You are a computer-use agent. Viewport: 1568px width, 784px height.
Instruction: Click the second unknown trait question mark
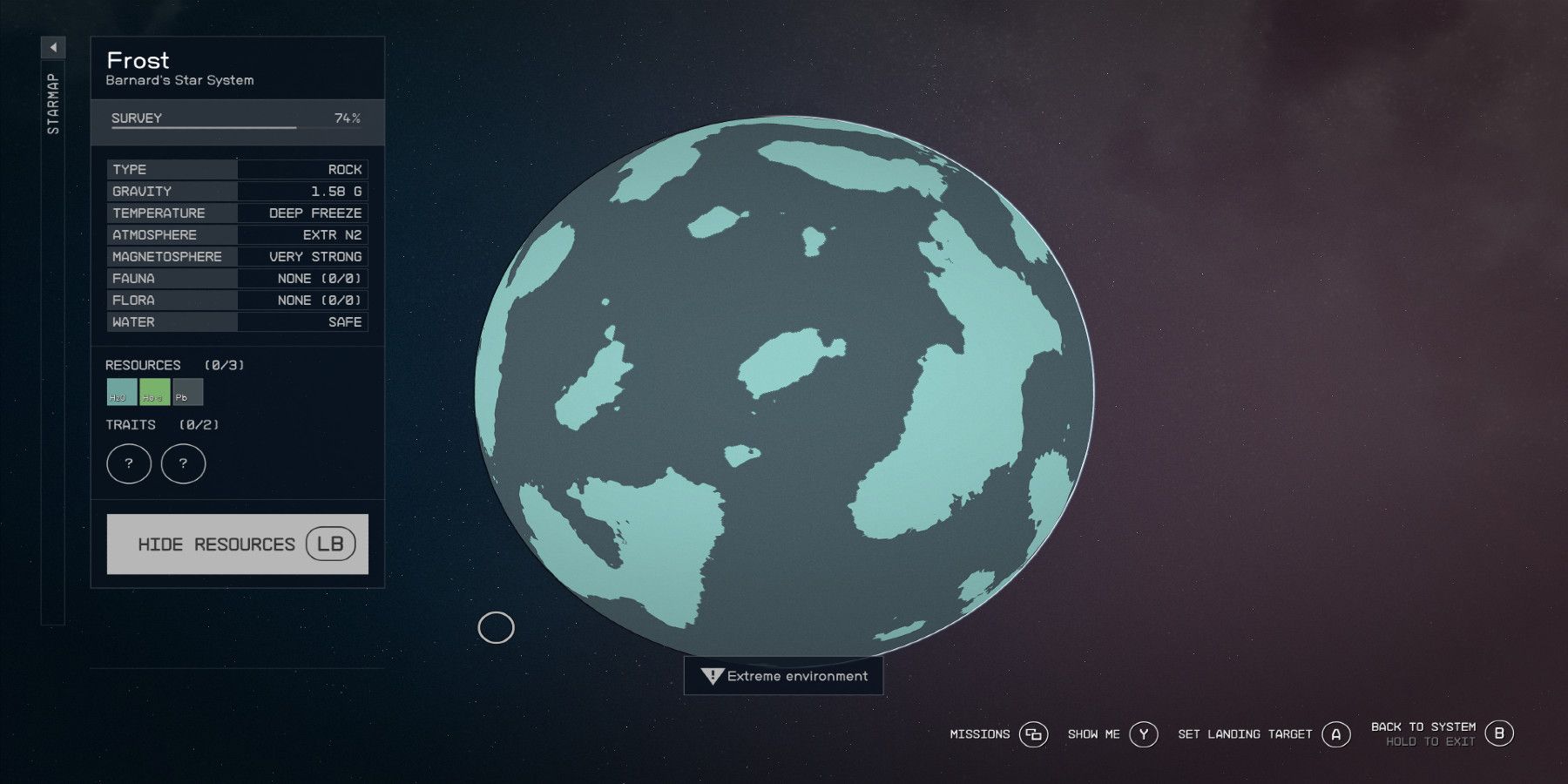click(x=182, y=463)
